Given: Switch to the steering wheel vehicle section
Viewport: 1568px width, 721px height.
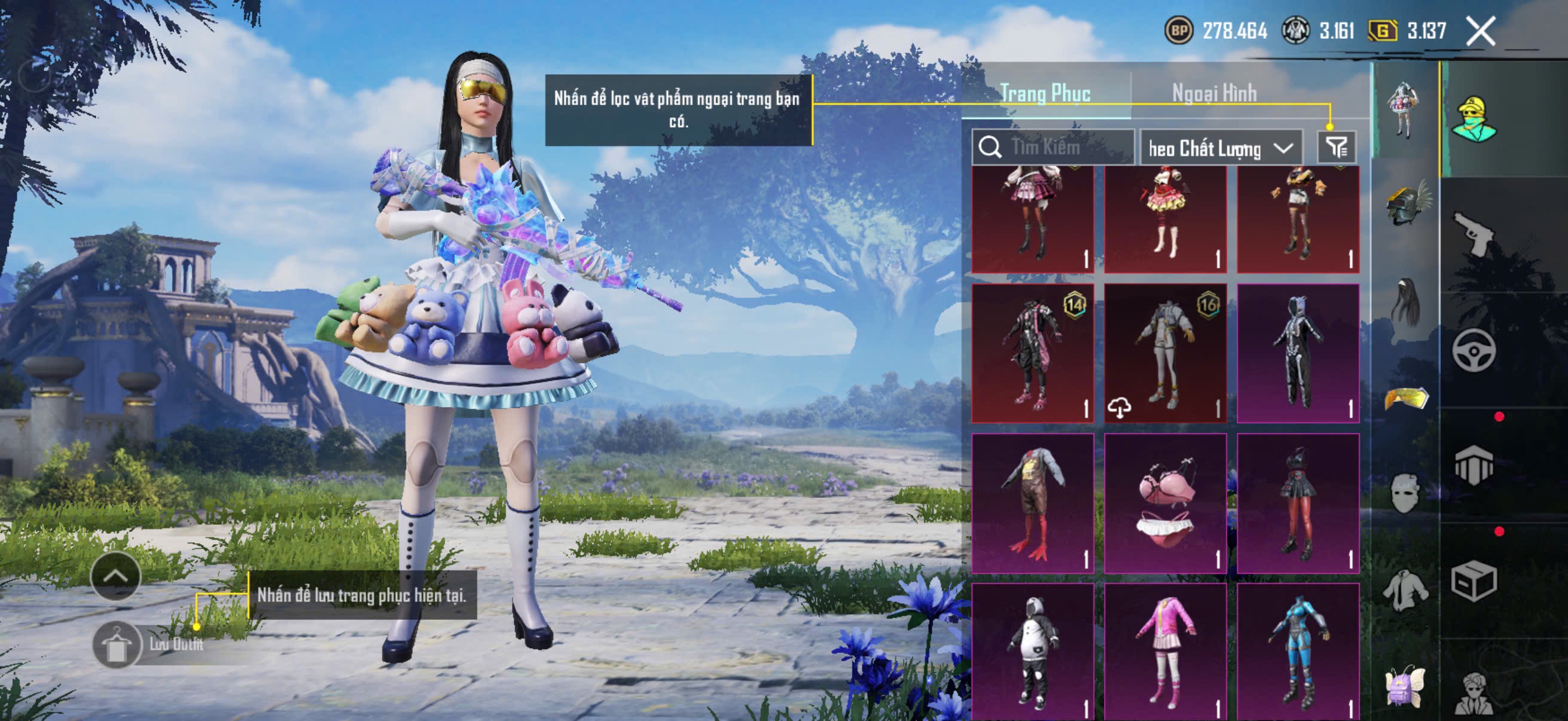Looking at the screenshot, I should point(1474,350).
